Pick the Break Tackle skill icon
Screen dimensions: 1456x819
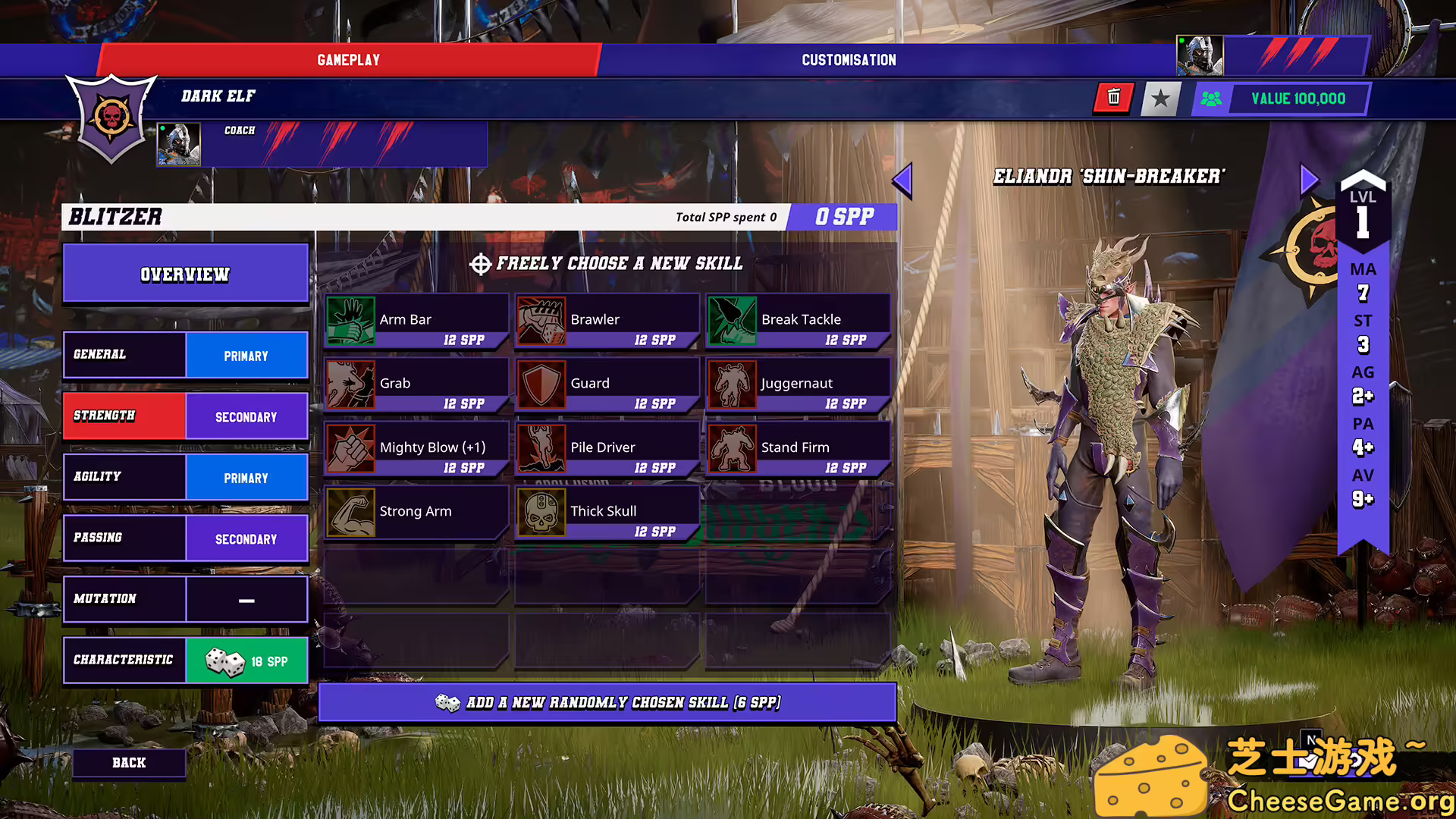[733, 318]
